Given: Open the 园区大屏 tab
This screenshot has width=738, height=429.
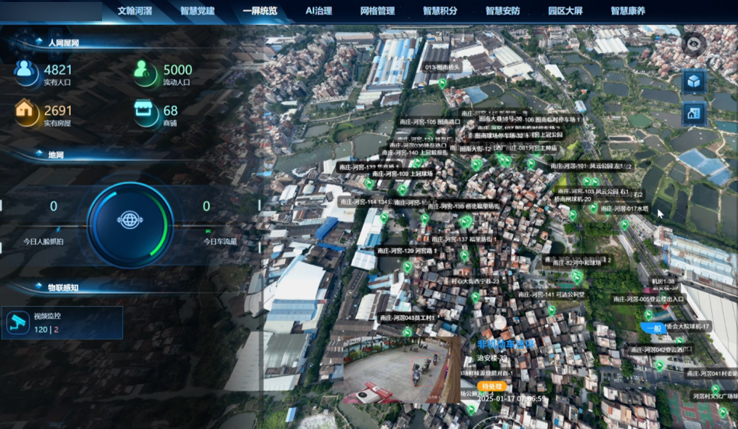Looking at the screenshot, I should point(565,11).
